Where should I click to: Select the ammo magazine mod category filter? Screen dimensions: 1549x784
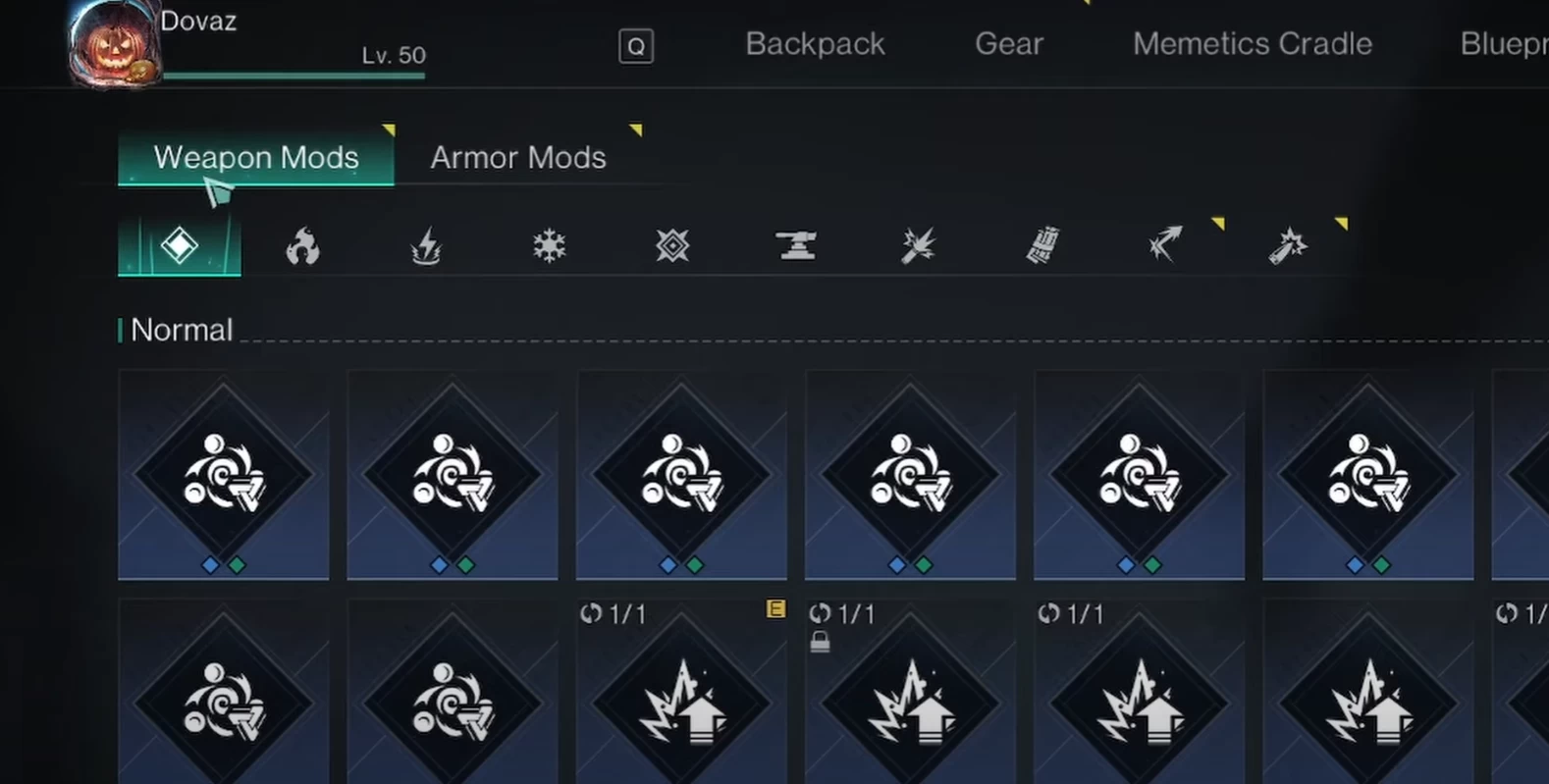point(1042,245)
